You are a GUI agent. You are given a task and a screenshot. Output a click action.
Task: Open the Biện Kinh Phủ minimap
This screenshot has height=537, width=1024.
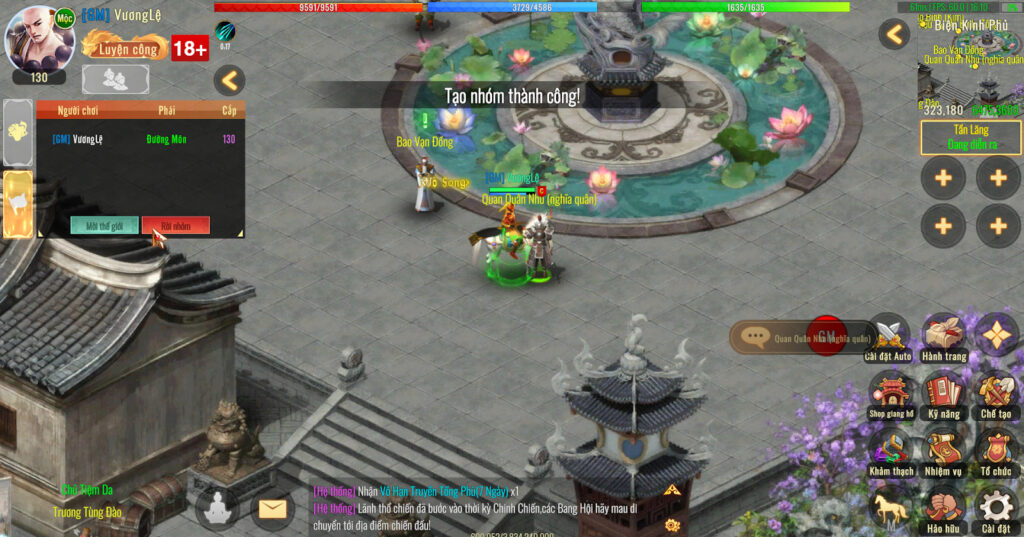point(968,65)
